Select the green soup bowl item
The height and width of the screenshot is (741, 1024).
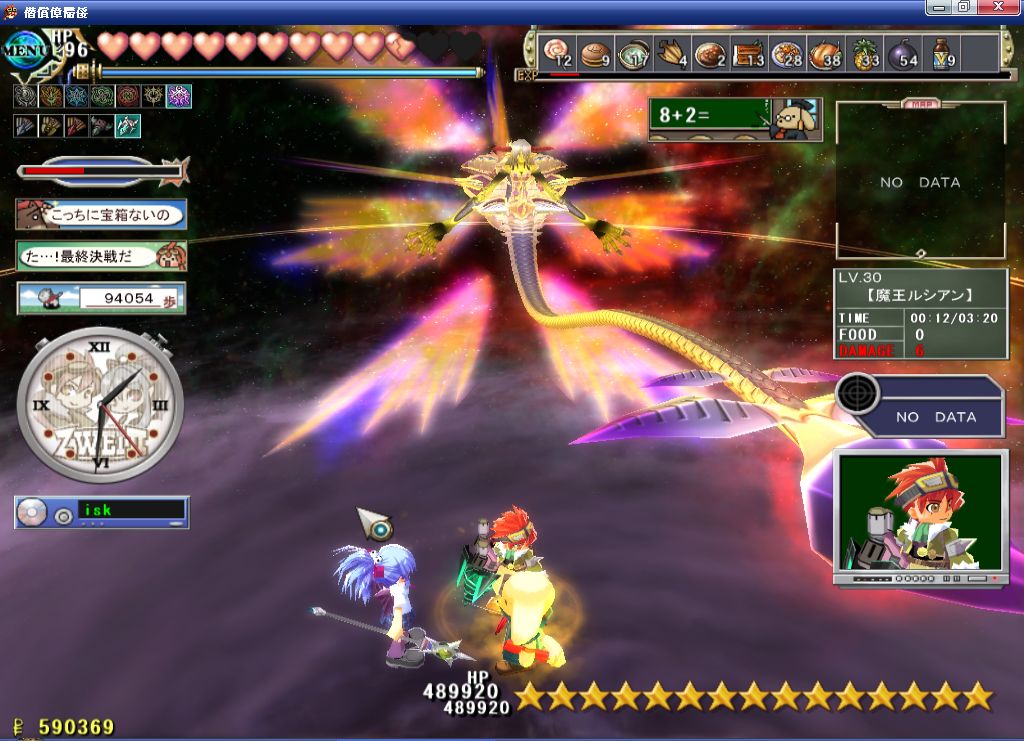[632, 53]
